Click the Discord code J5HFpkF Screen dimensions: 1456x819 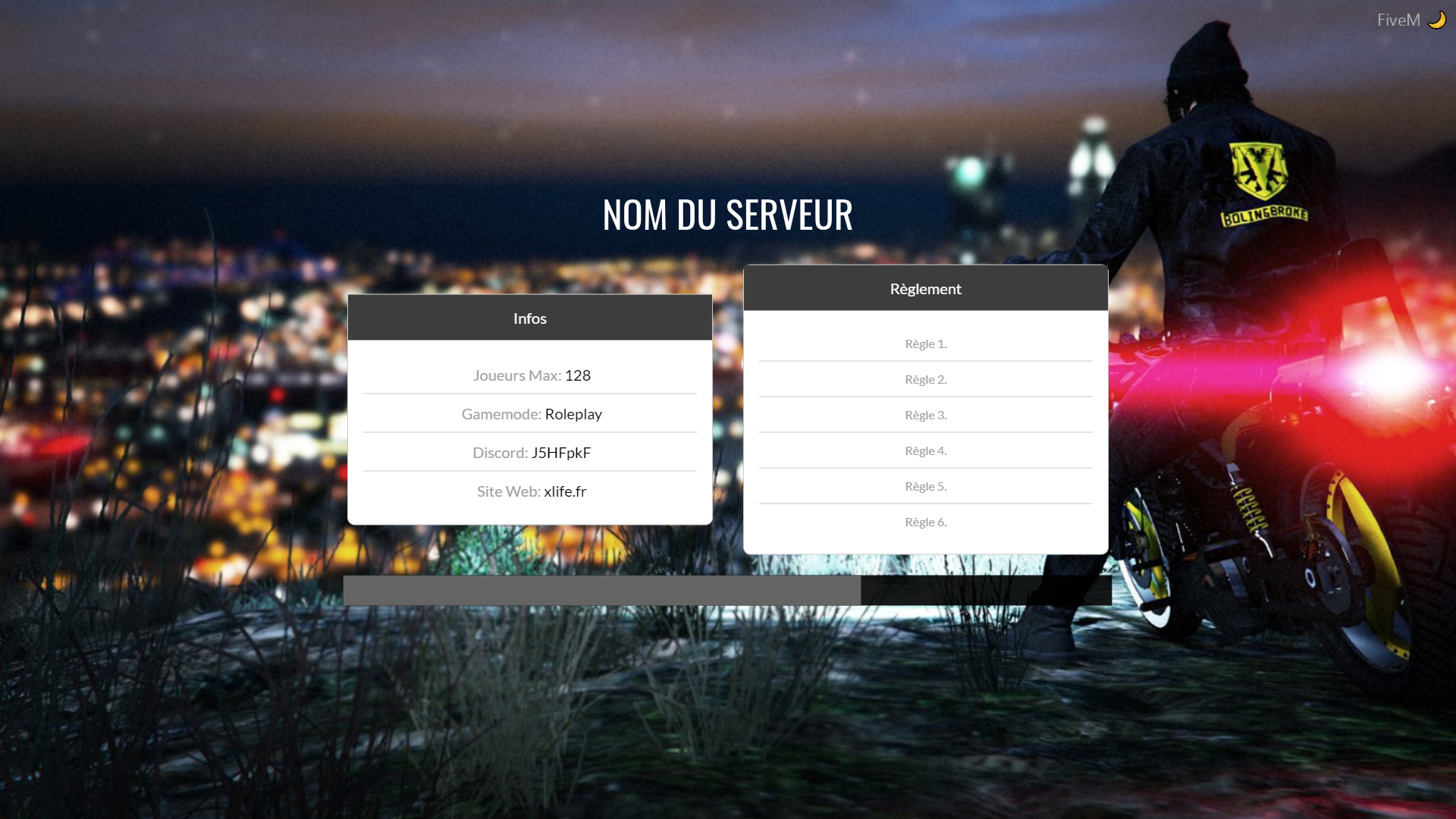(562, 453)
